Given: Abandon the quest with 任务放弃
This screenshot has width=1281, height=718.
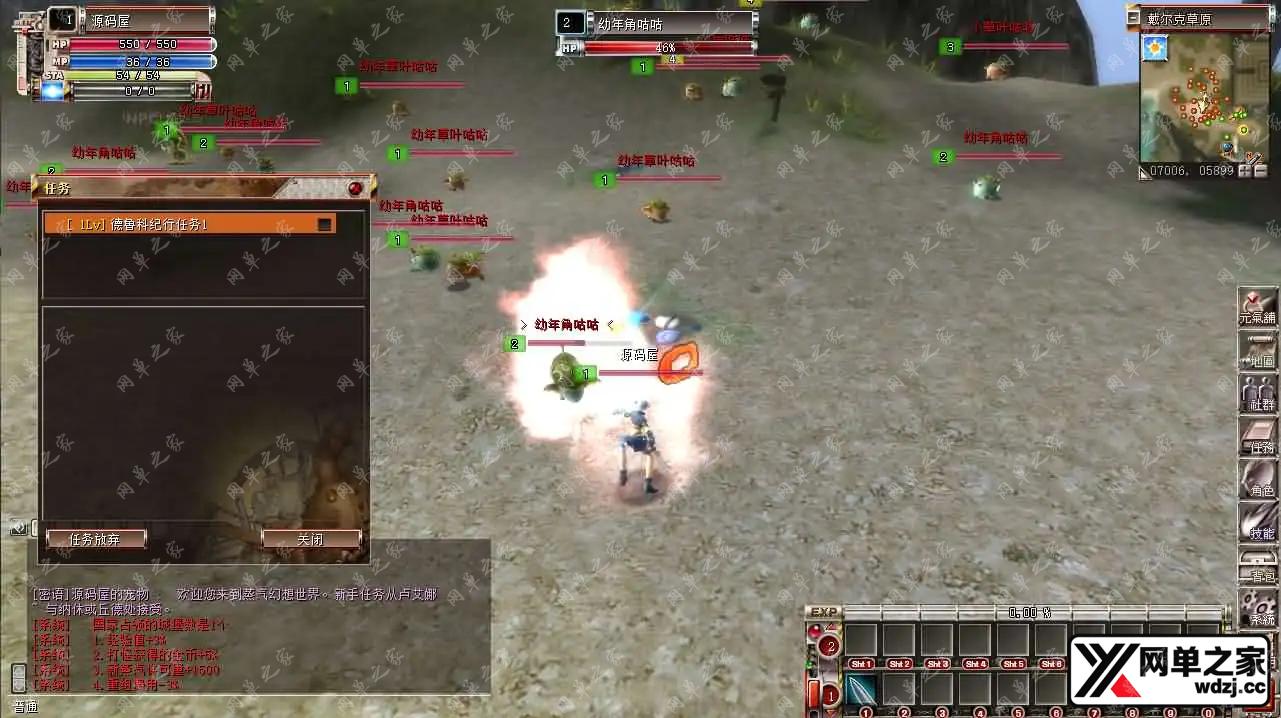Looking at the screenshot, I should [96, 539].
